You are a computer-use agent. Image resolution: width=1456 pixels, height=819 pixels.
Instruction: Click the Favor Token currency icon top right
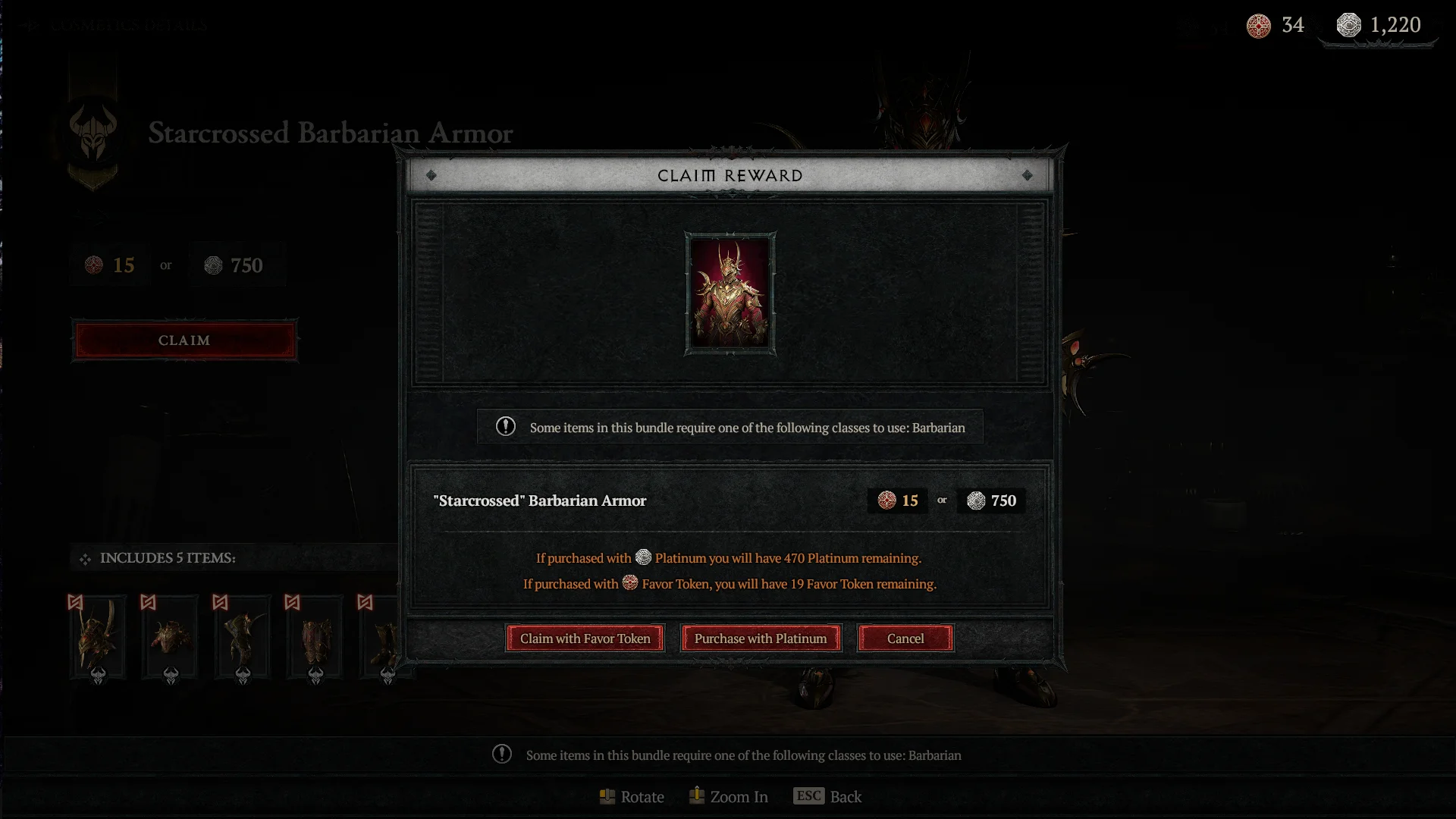click(x=1259, y=25)
